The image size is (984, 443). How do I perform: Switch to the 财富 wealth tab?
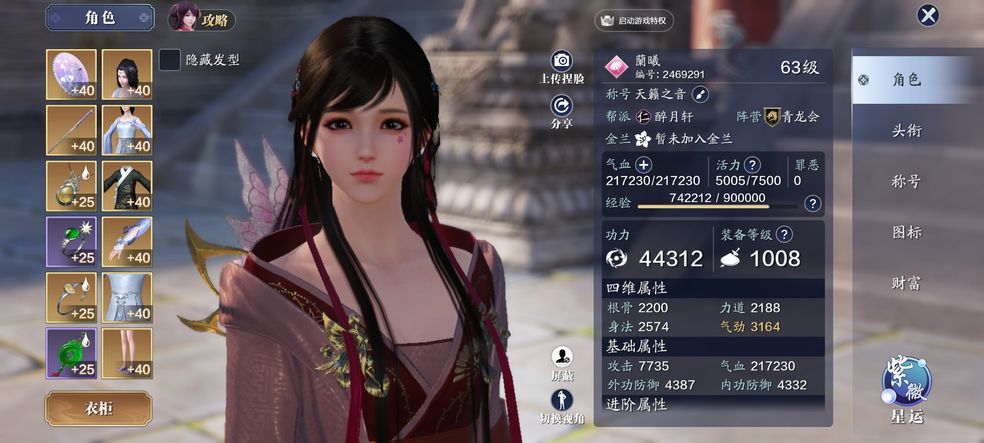point(906,284)
